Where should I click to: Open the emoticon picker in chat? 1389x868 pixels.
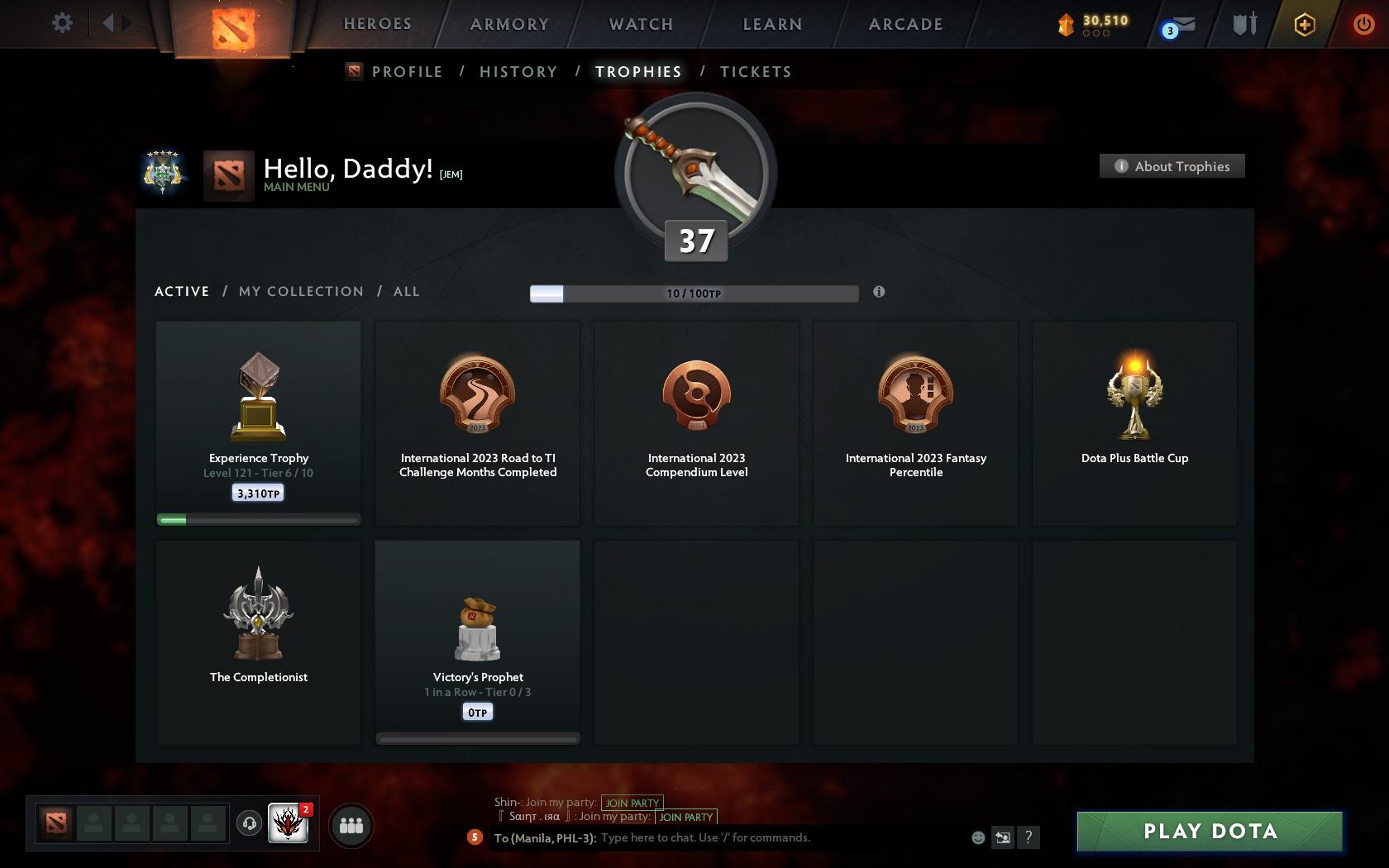977,837
